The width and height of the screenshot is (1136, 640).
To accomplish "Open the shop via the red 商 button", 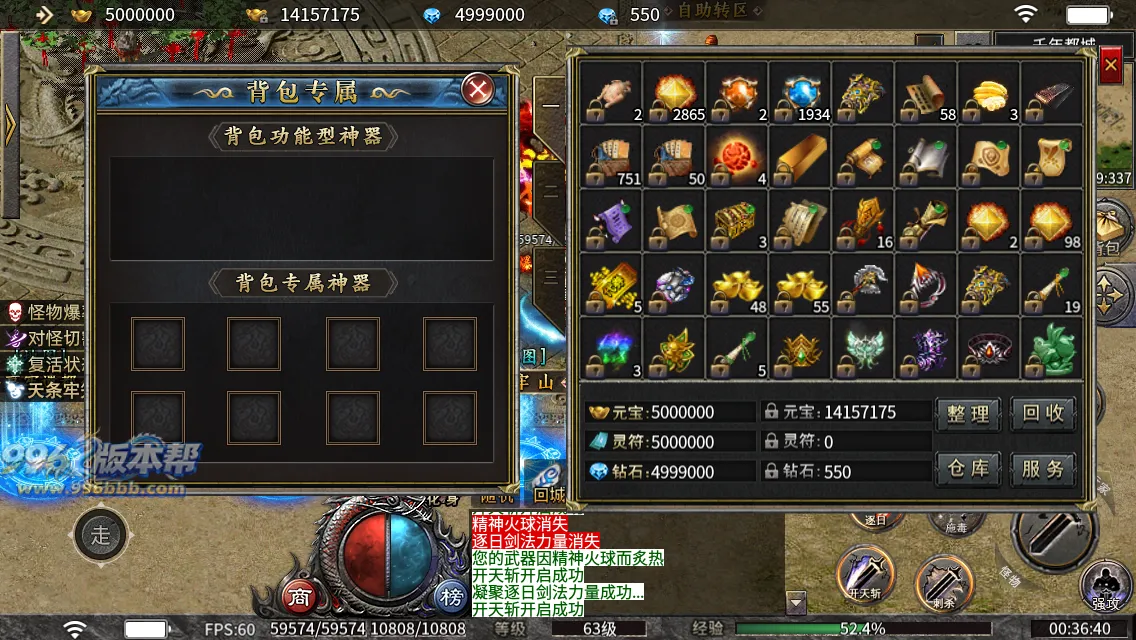I will 299,597.
